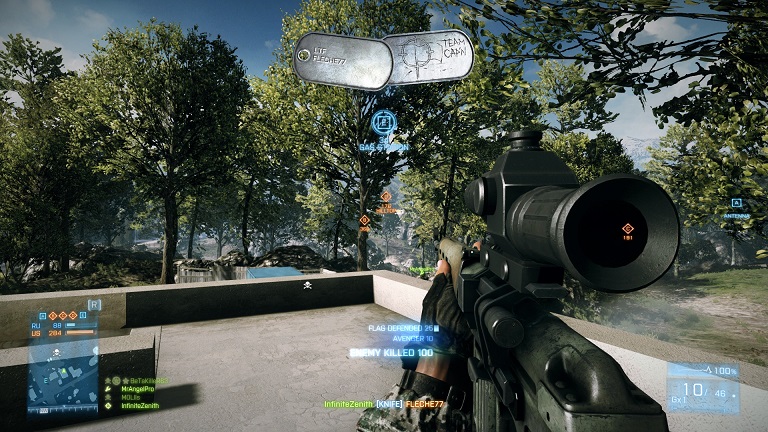Select the Gas Station objective marker

(x=382, y=124)
